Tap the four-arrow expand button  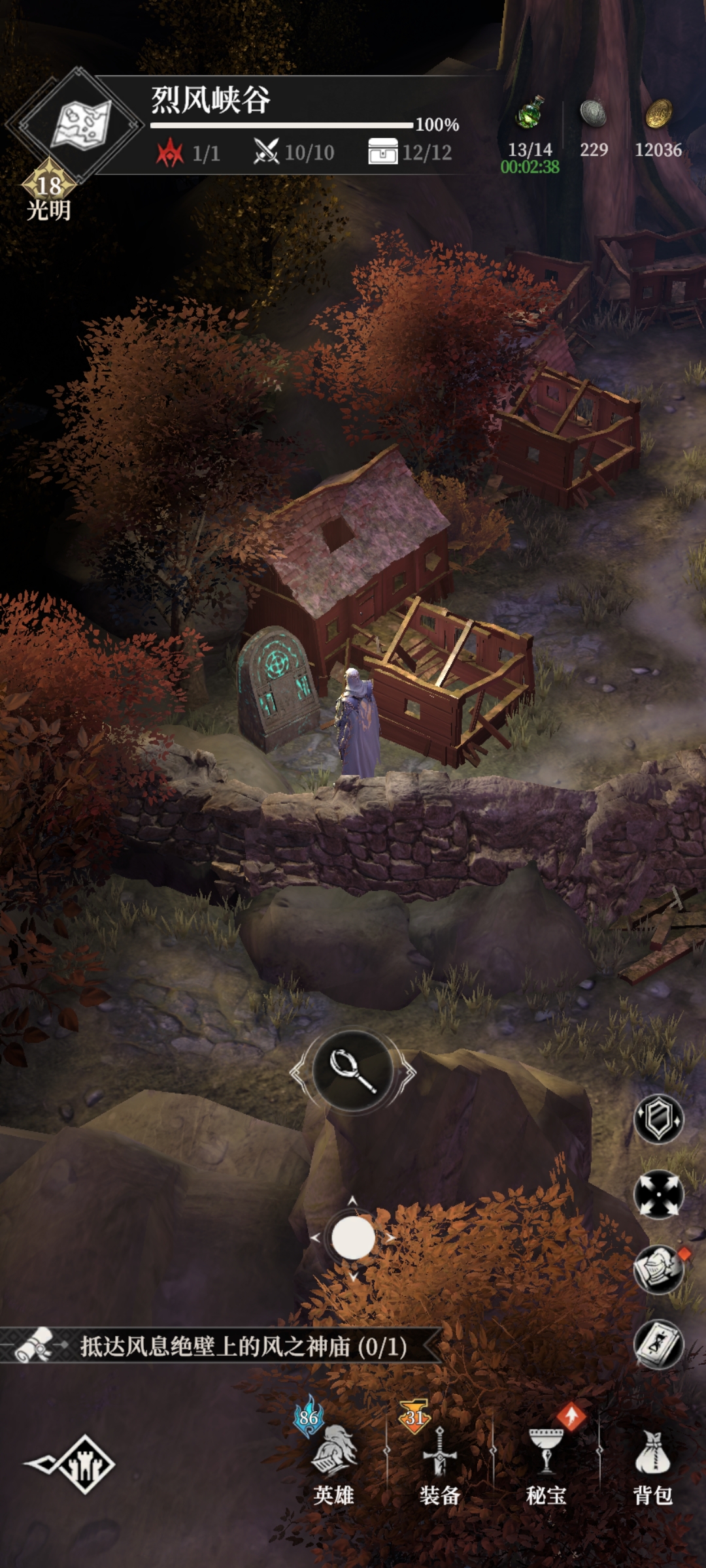click(658, 1194)
